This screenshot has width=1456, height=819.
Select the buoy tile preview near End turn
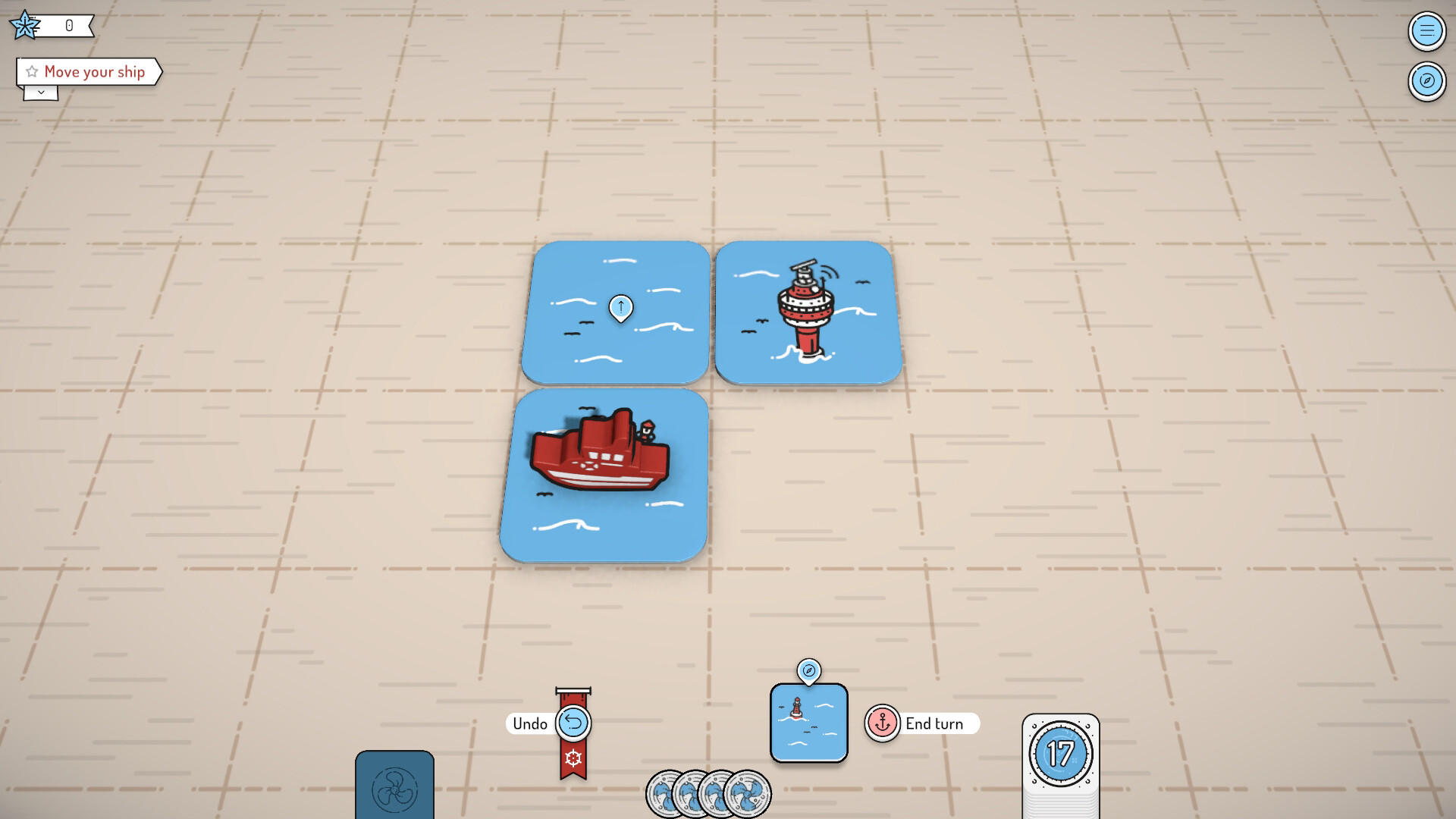click(808, 723)
